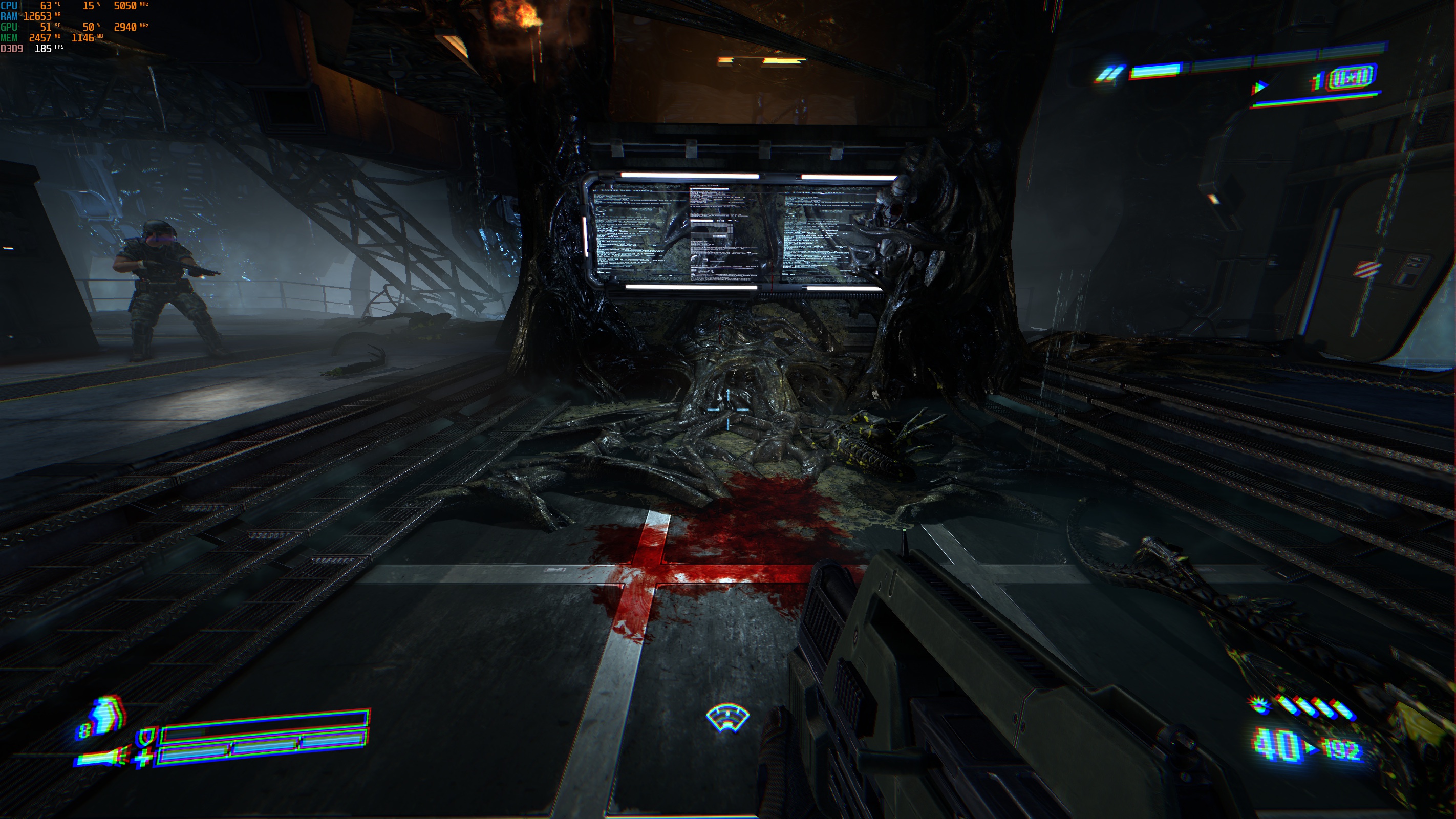Open the motion tracker icon
This screenshot has width=1456, height=819.
click(x=727, y=718)
